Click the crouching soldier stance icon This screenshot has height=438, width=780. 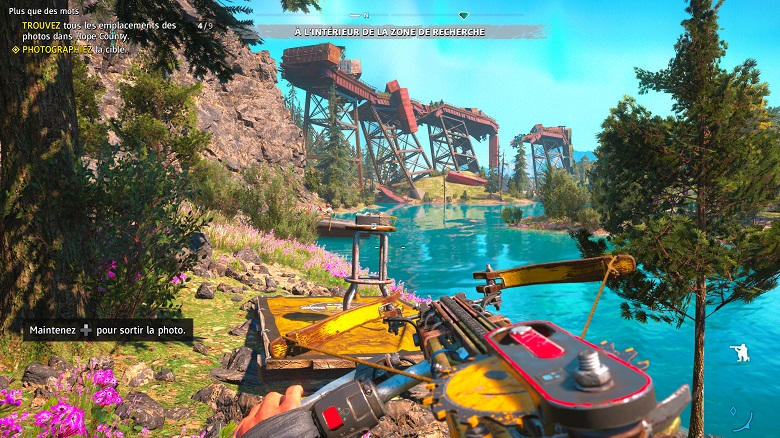739,352
